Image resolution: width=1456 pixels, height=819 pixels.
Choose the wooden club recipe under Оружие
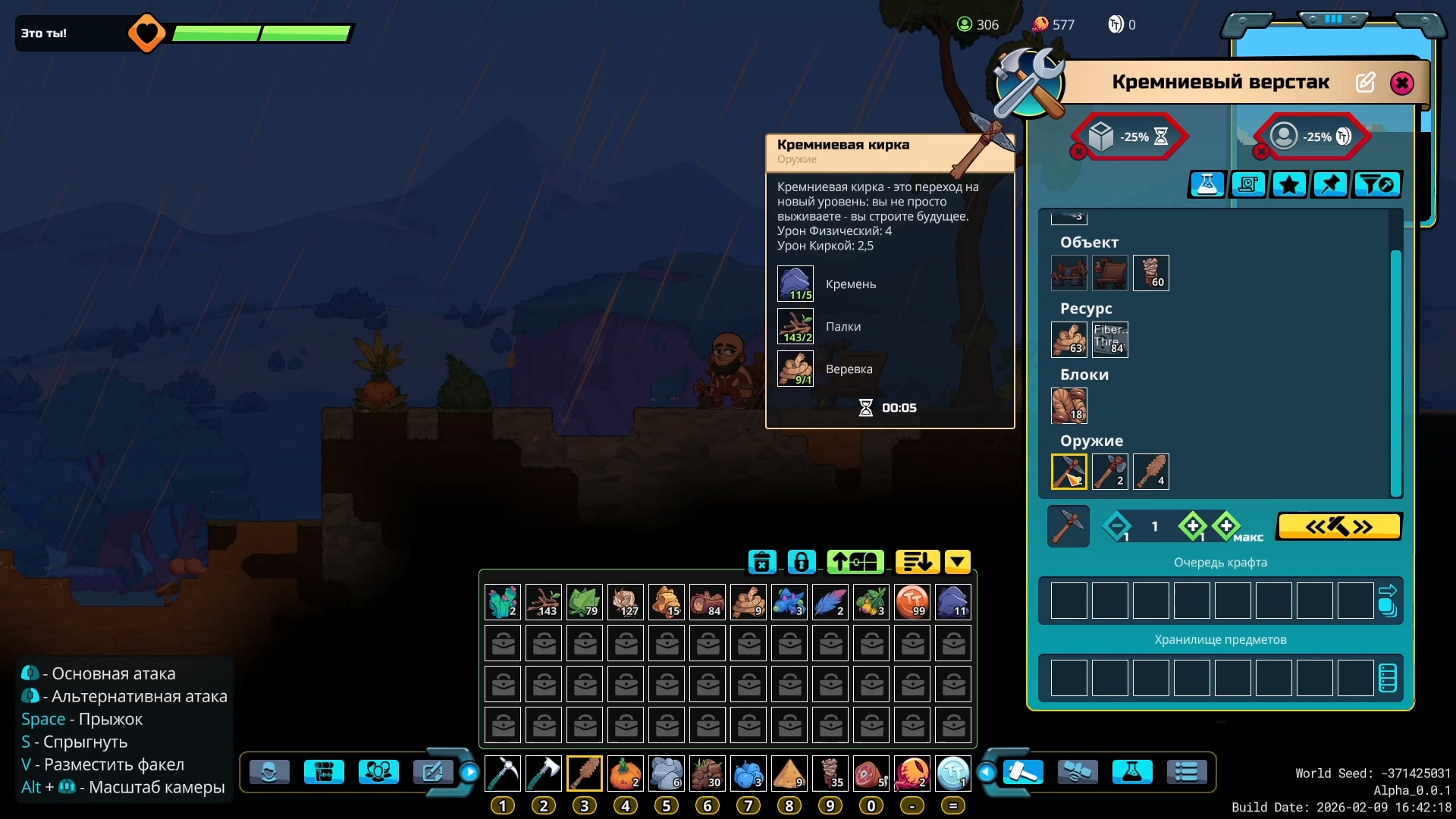pyautogui.click(x=1151, y=472)
